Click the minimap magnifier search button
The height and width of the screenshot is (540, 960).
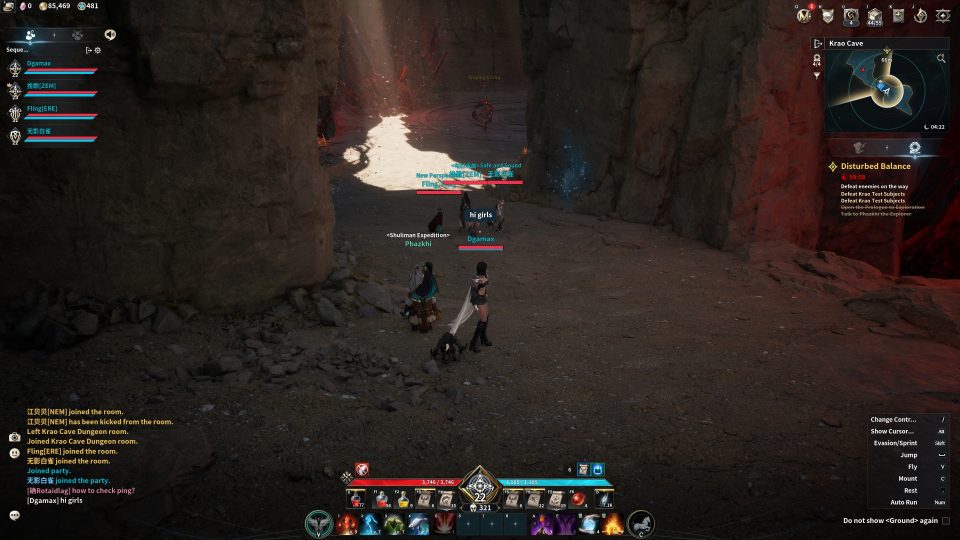click(x=941, y=59)
